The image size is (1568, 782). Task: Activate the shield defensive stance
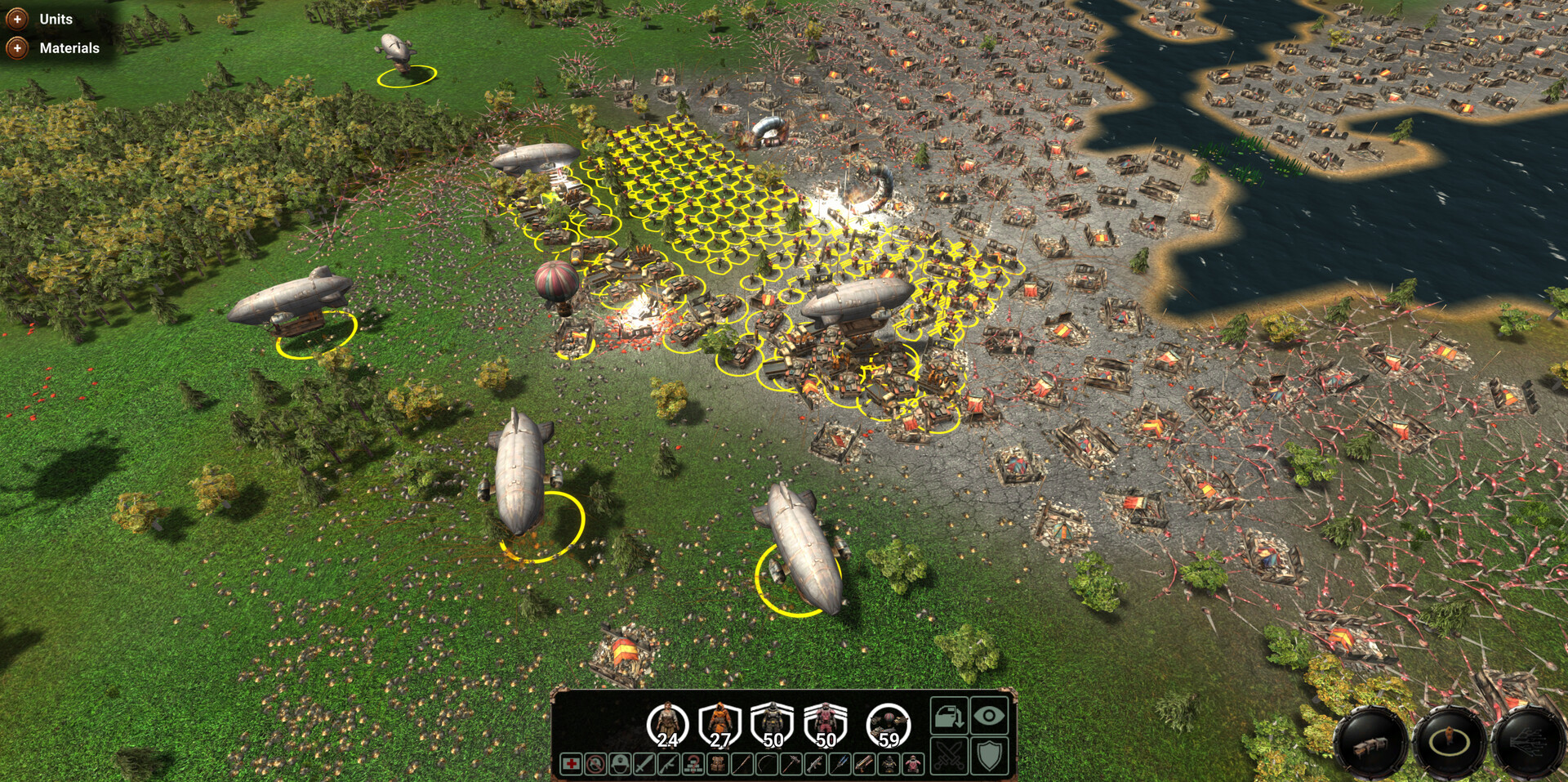[x=989, y=756]
